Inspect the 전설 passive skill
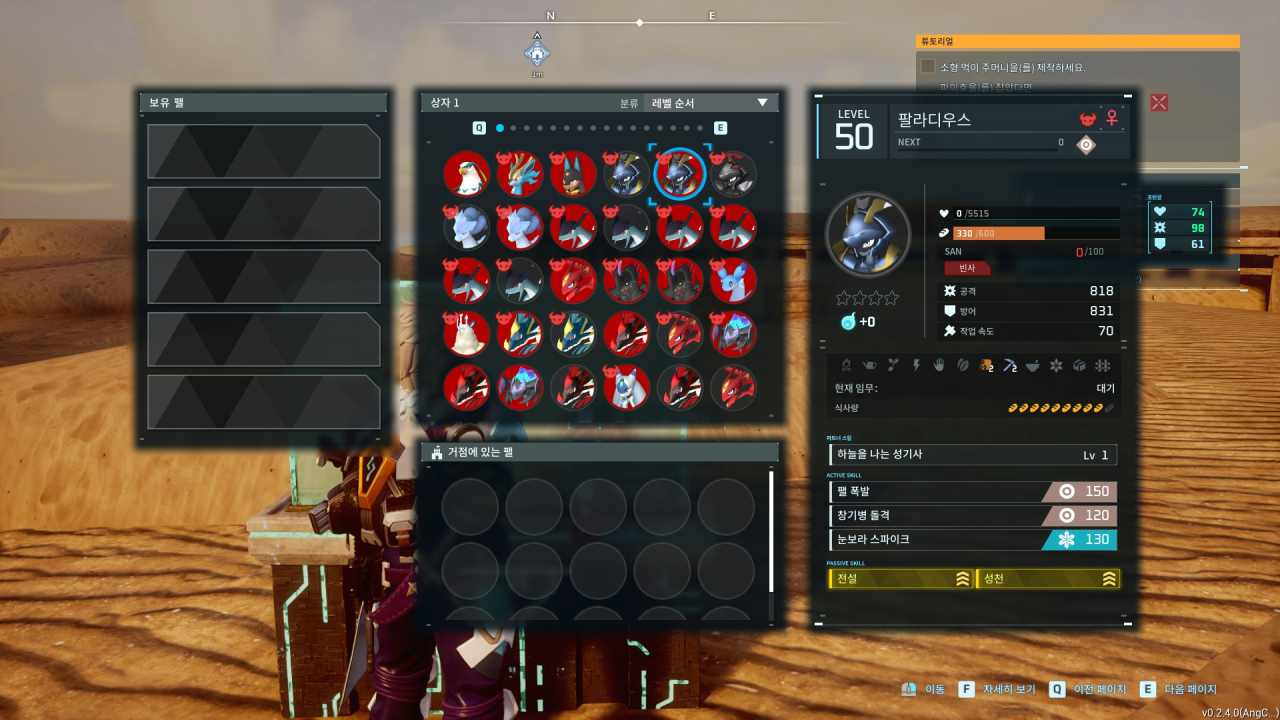 pos(901,579)
